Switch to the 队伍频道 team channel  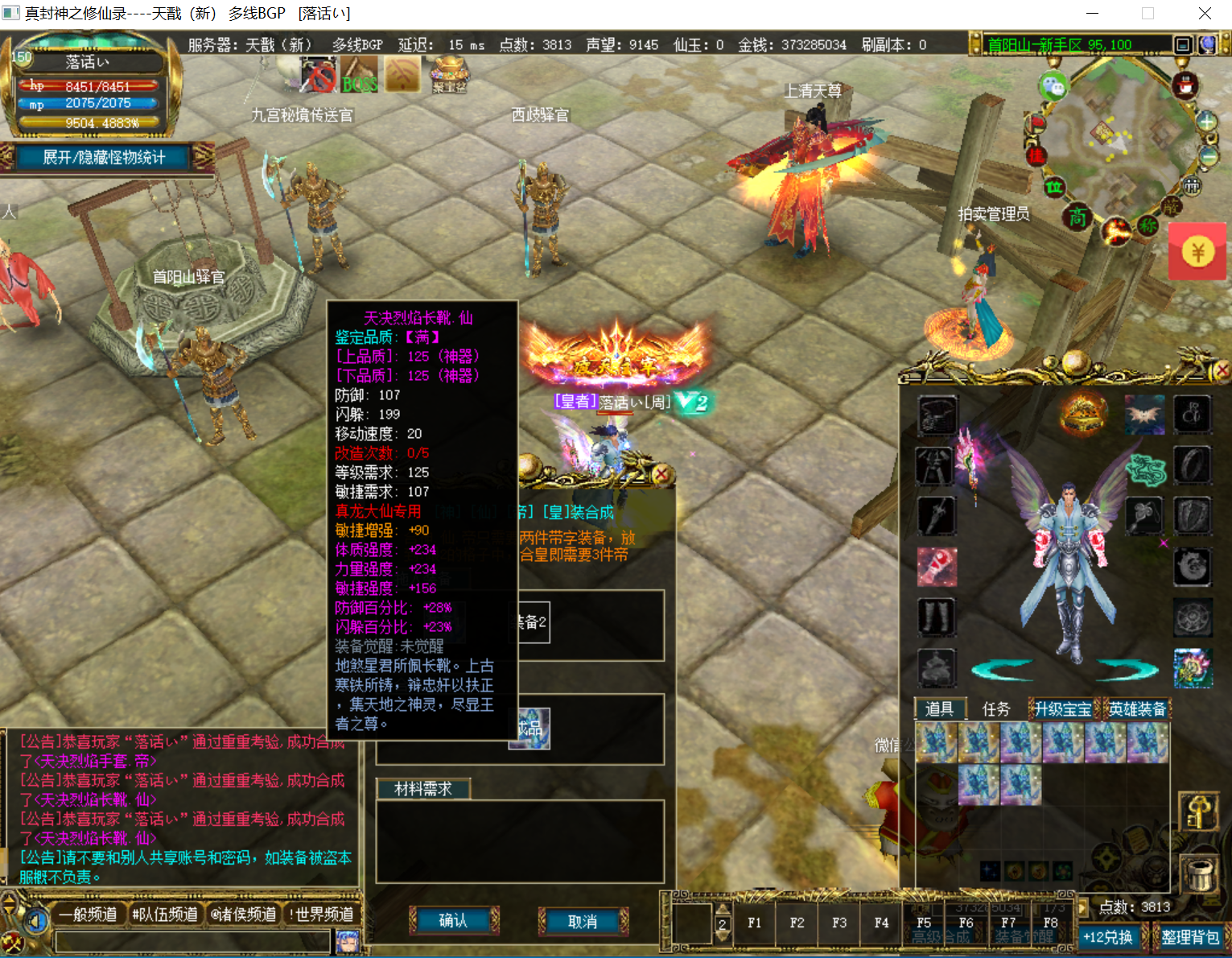coord(165,914)
